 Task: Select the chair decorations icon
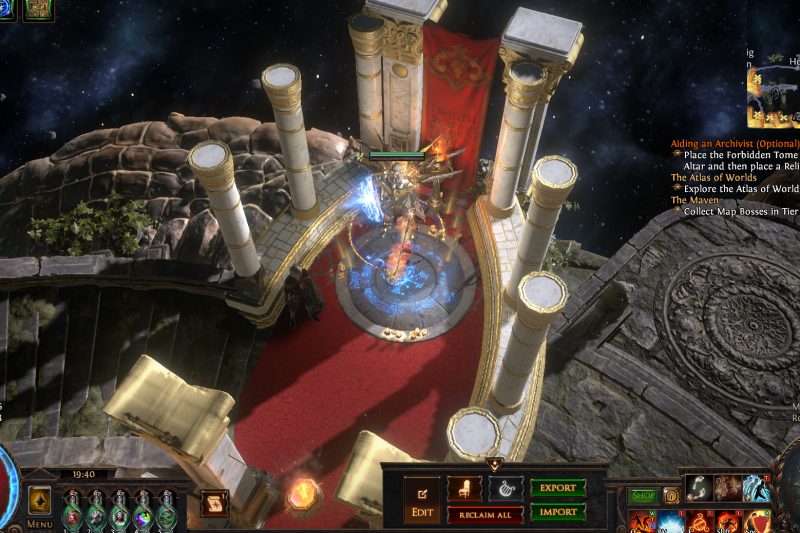(x=464, y=489)
